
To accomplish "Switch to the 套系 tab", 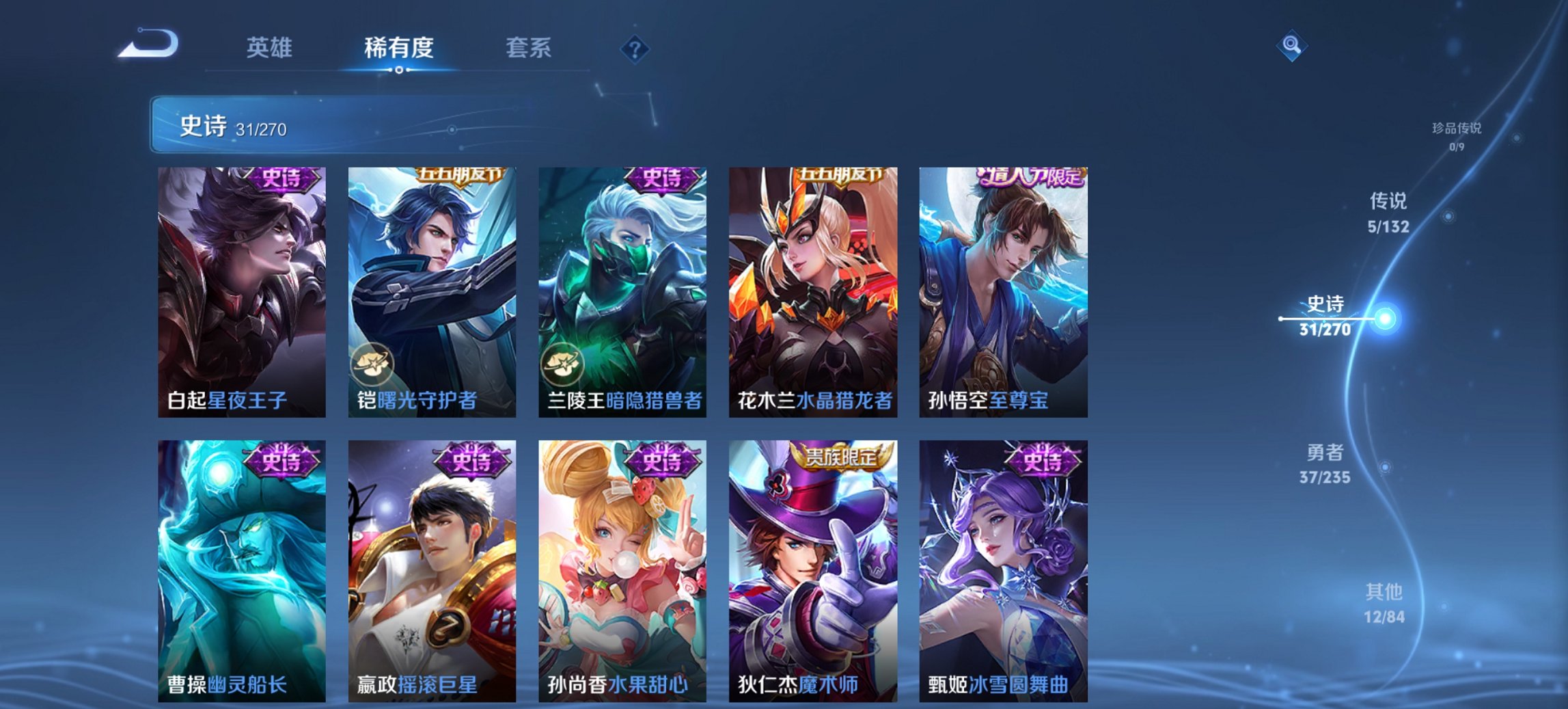I will tap(527, 48).
